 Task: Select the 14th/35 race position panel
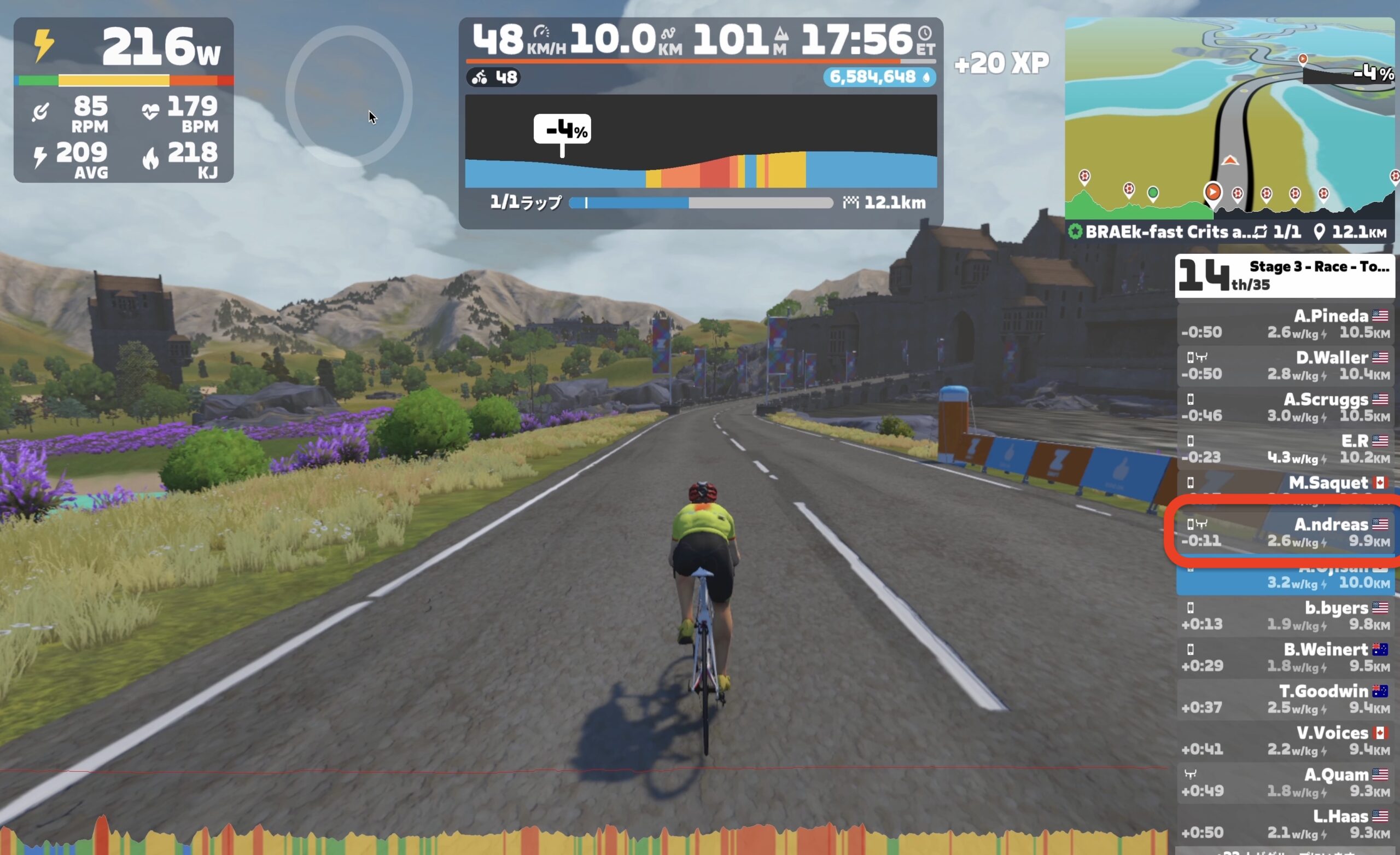[1285, 276]
